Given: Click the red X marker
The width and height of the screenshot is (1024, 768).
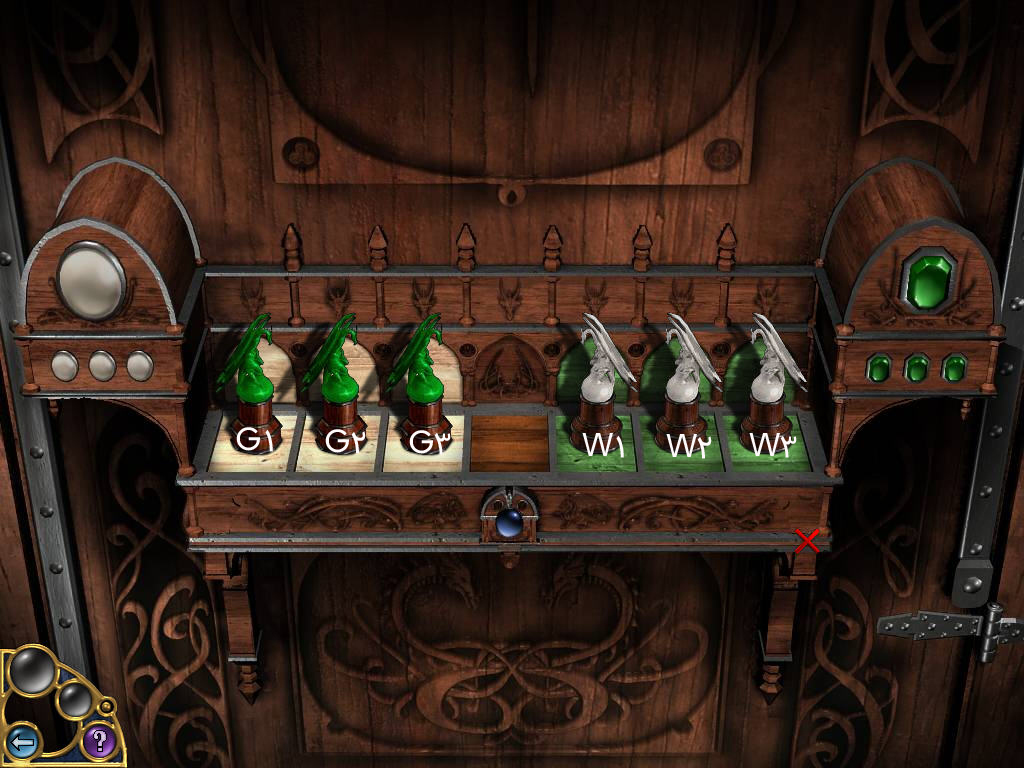Looking at the screenshot, I should coord(807,541).
